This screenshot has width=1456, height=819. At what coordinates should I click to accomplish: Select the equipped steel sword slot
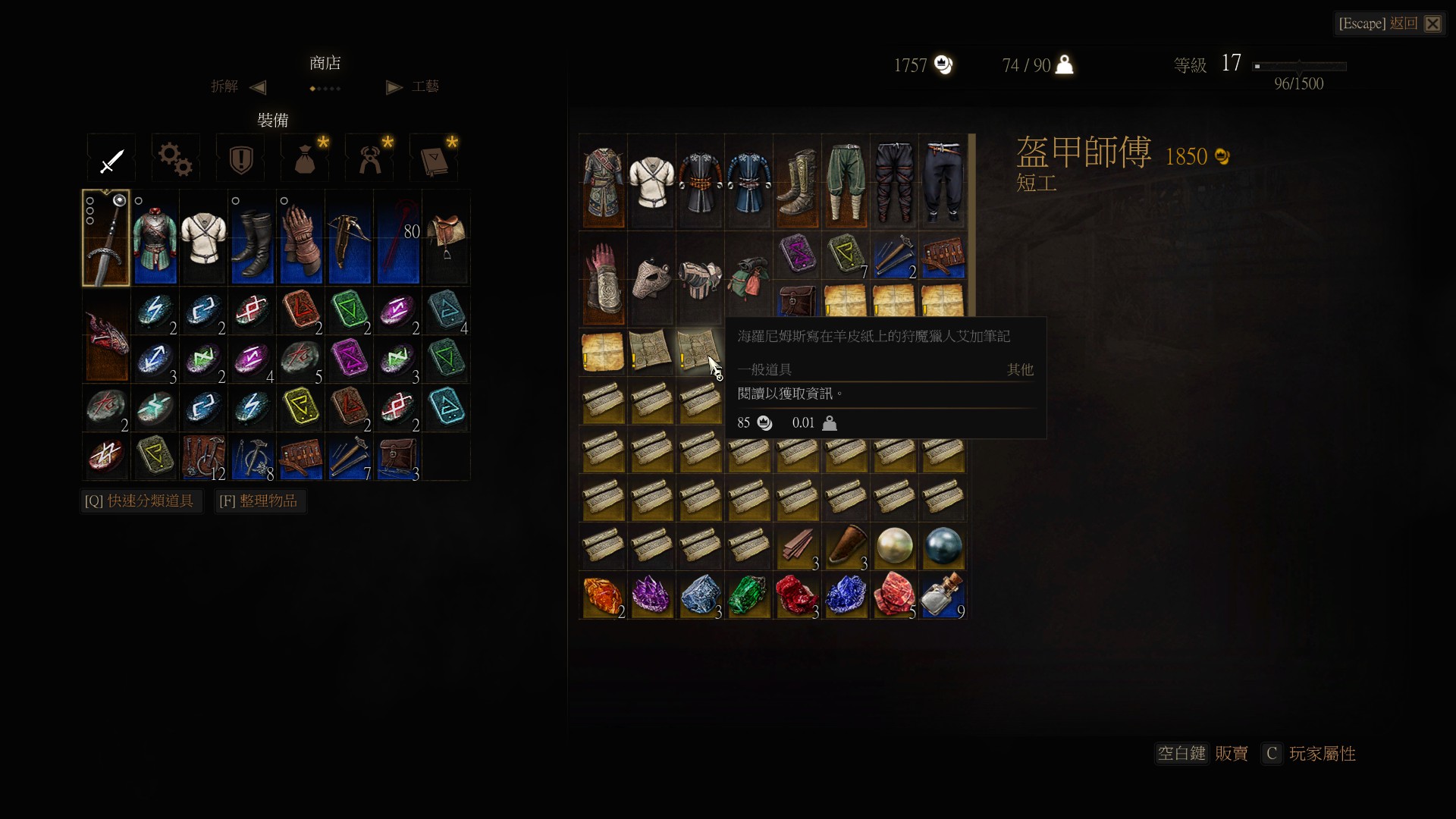[x=106, y=238]
